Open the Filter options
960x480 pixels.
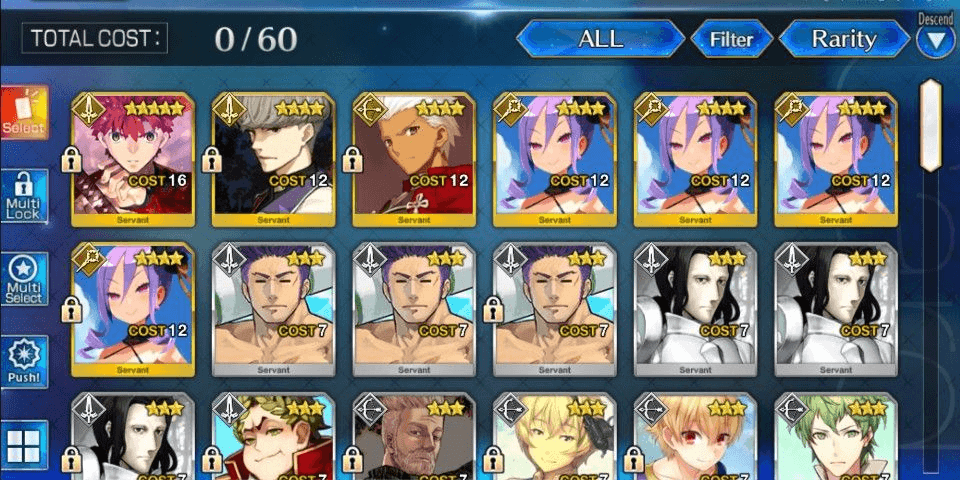[x=731, y=40]
